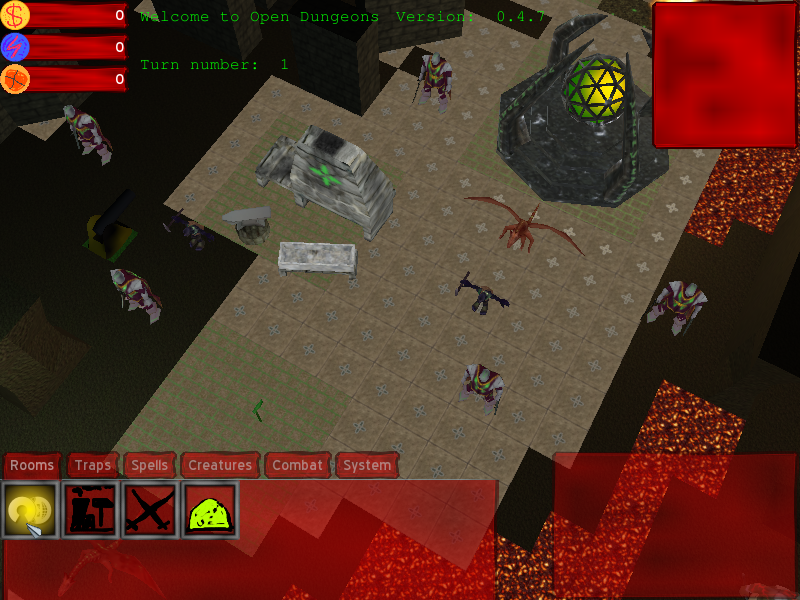The width and height of the screenshot is (800, 600).
Task: Pick the crossed swords room button
Action: (150, 510)
